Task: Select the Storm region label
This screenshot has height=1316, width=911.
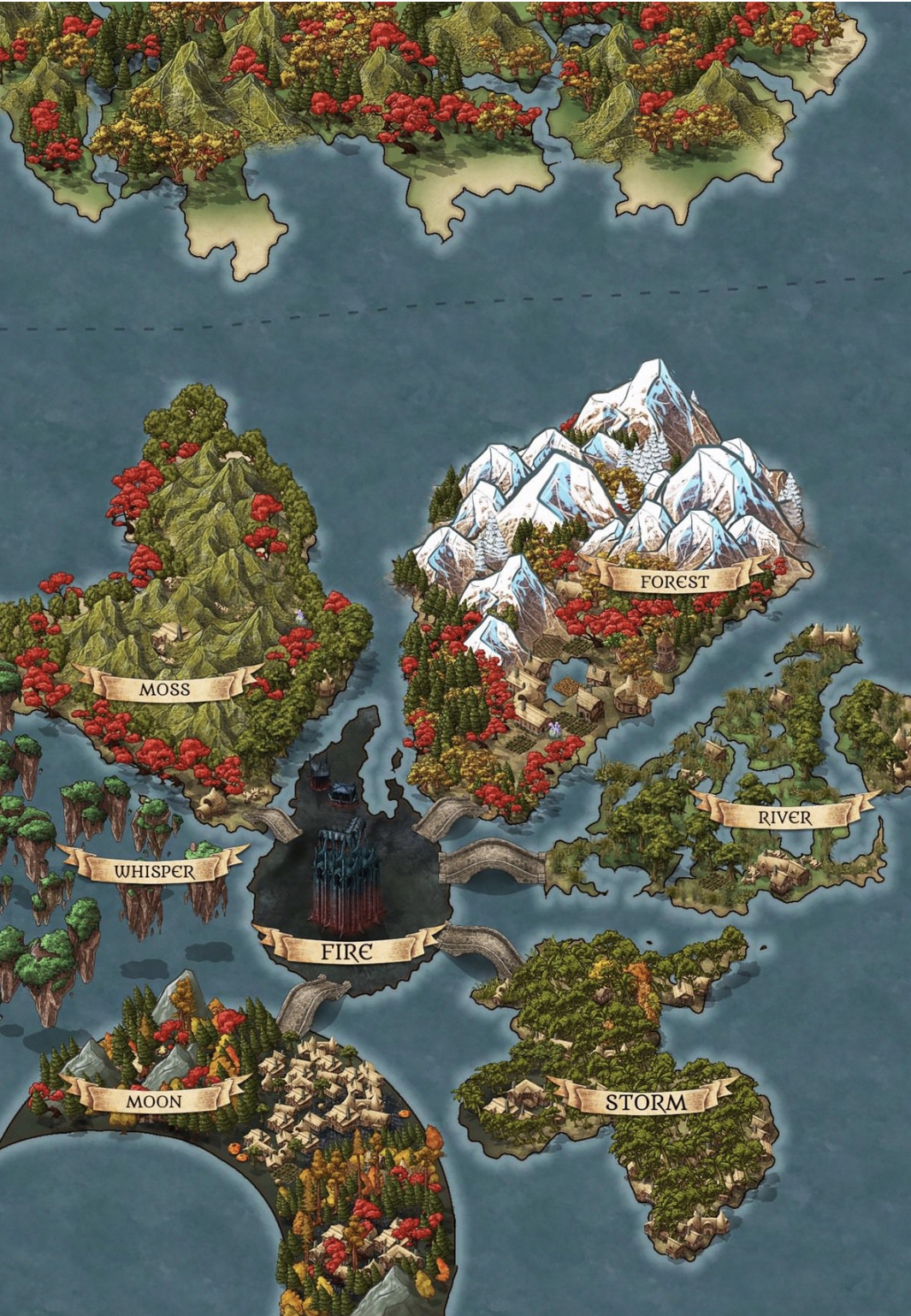Action: 646,1101
